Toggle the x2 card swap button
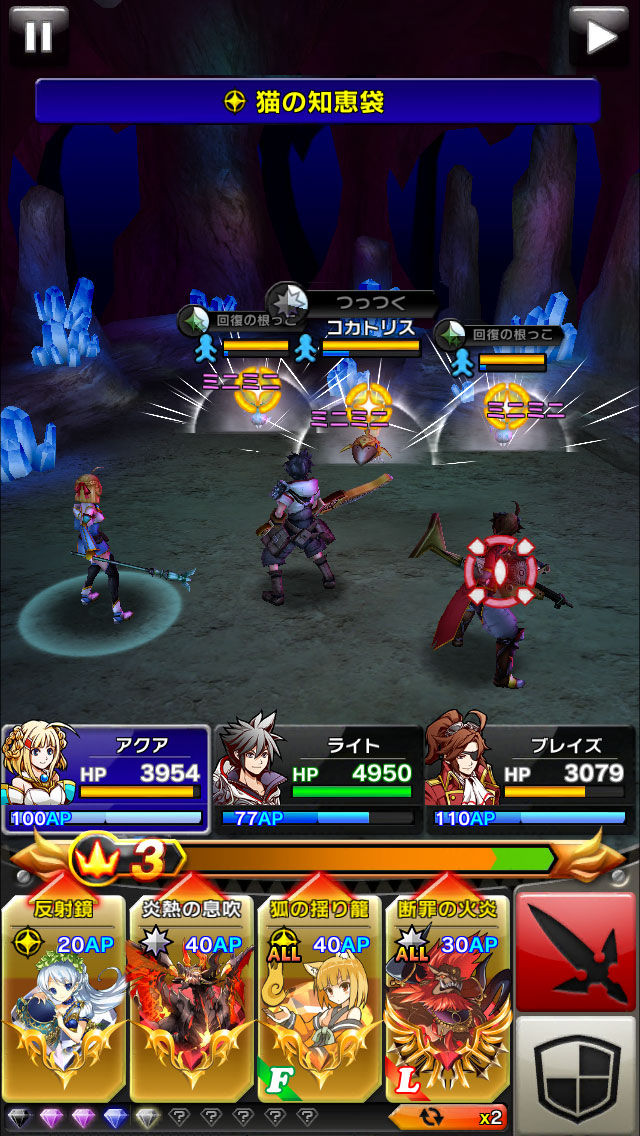 click(449, 1116)
